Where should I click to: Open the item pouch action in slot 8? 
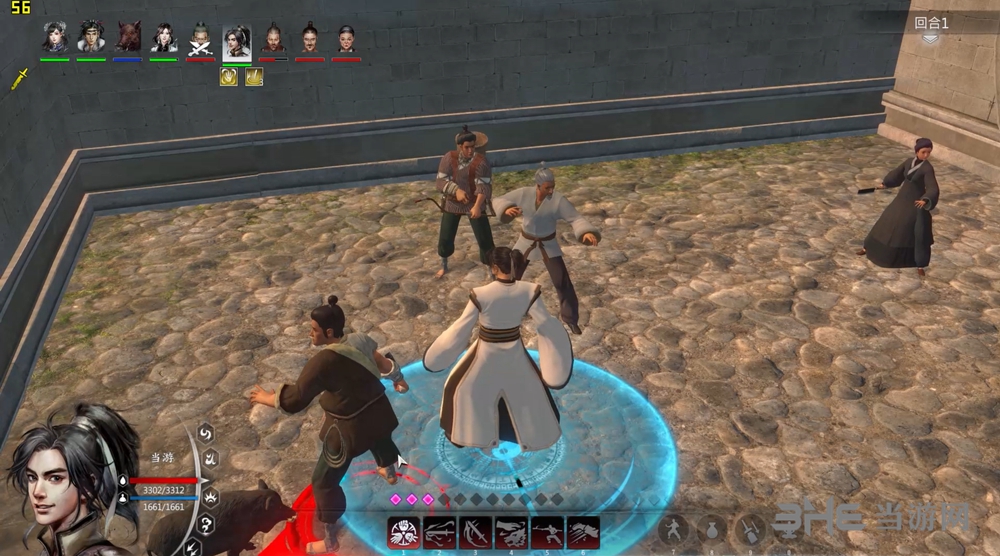coord(712,529)
